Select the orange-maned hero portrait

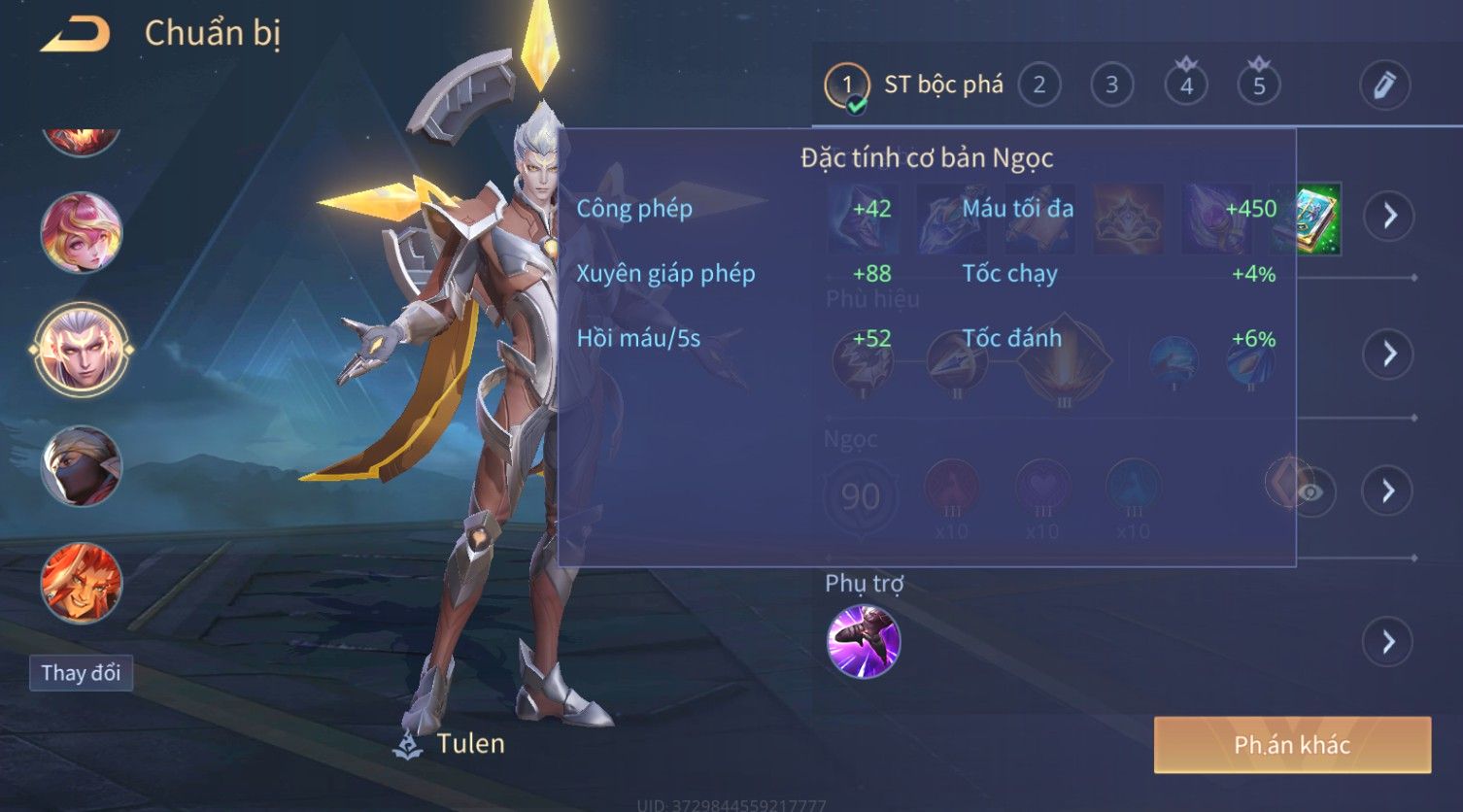(82, 582)
